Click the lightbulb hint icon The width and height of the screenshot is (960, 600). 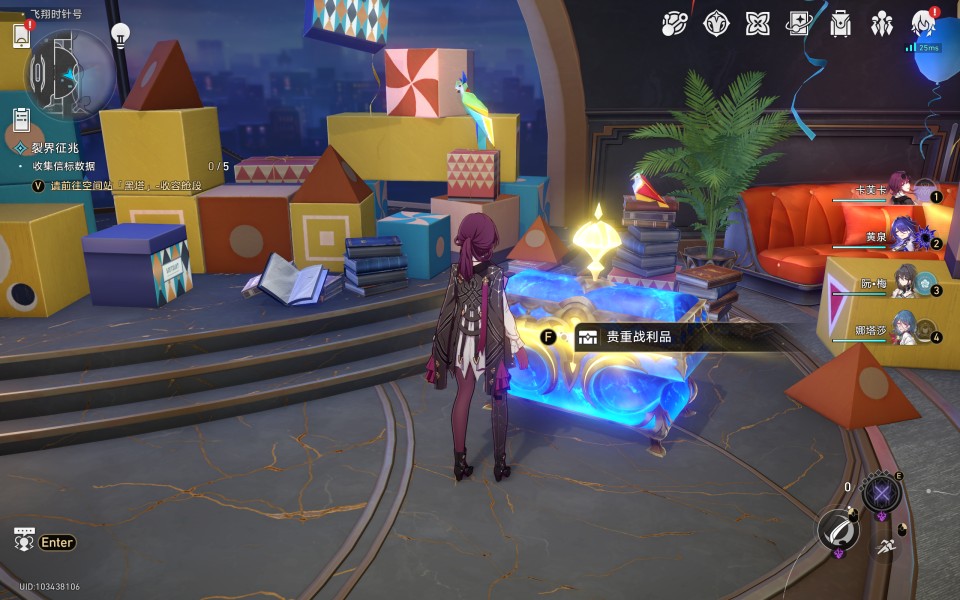point(120,36)
